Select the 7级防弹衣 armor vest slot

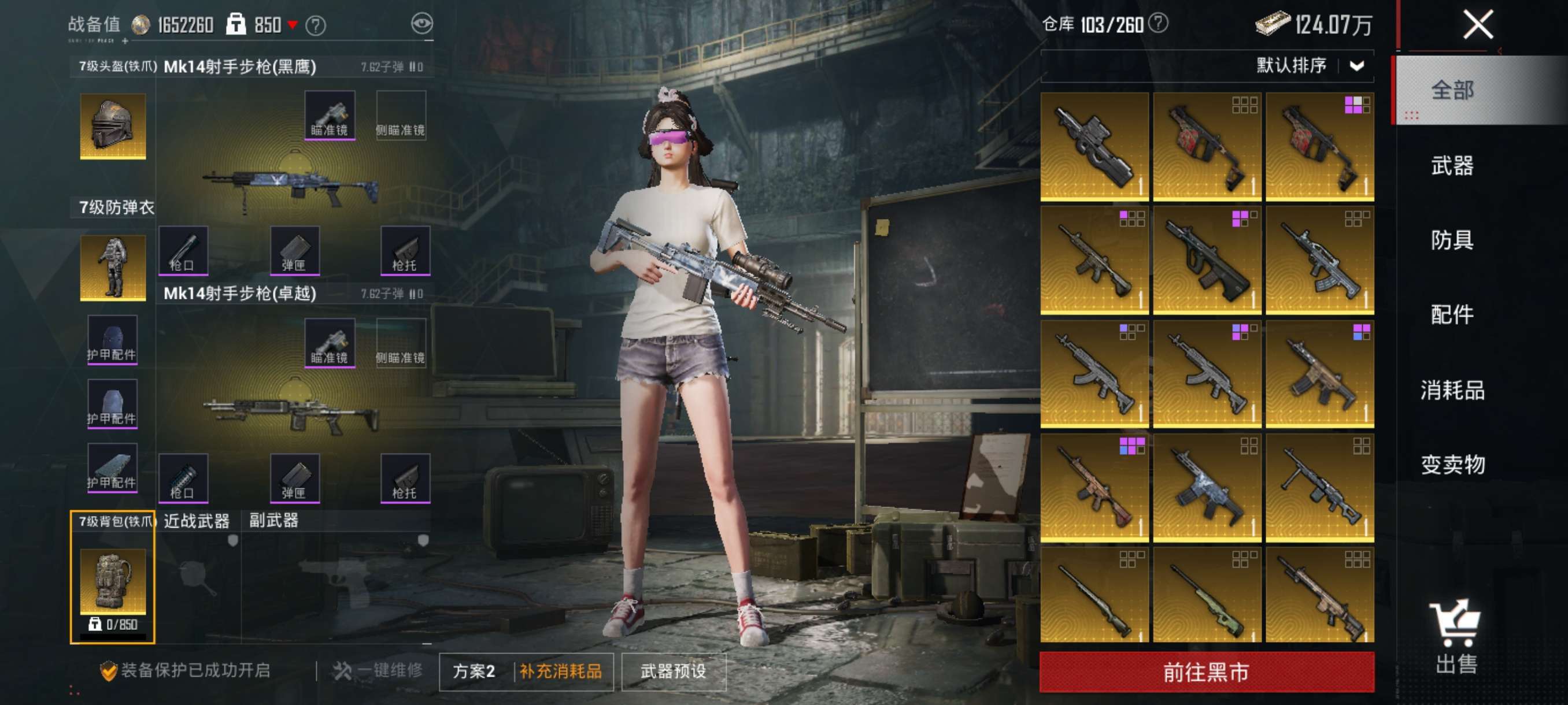(x=113, y=268)
